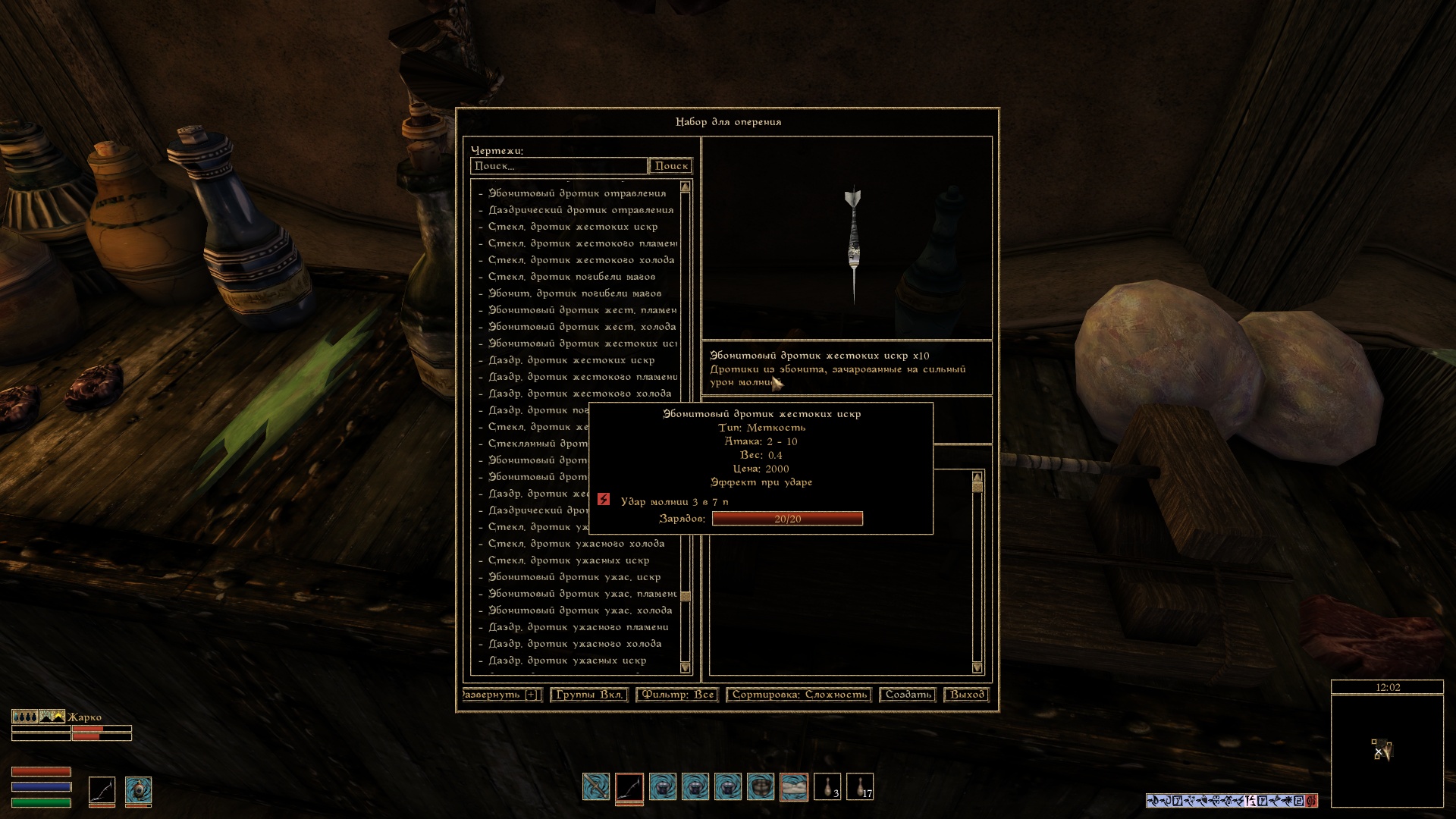Close the crafting window with Выход
The image size is (1456, 819).
pyautogui.click(x=967, y=695)
